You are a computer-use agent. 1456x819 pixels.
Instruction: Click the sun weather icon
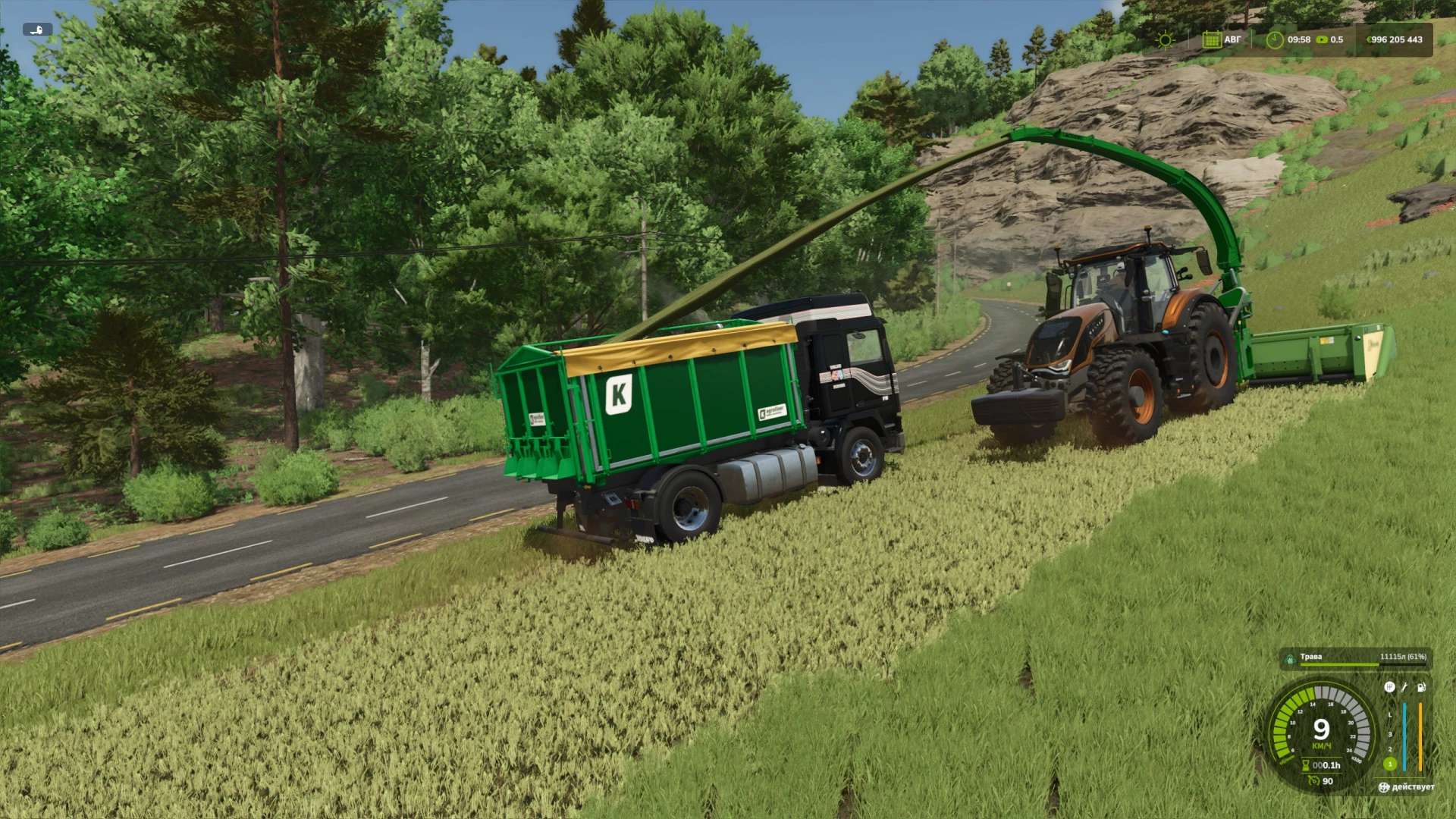[x=1164, y=39]
